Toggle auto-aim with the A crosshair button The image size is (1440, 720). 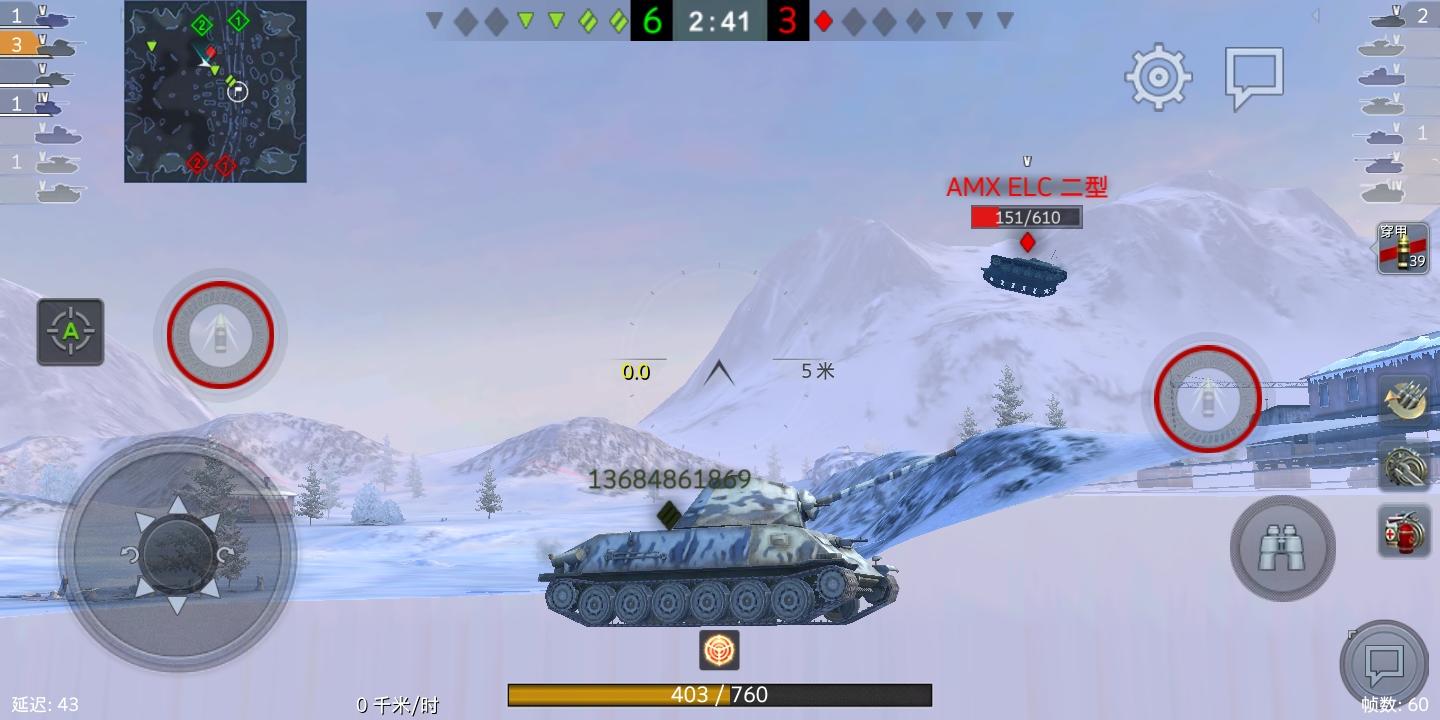[70, 332]
